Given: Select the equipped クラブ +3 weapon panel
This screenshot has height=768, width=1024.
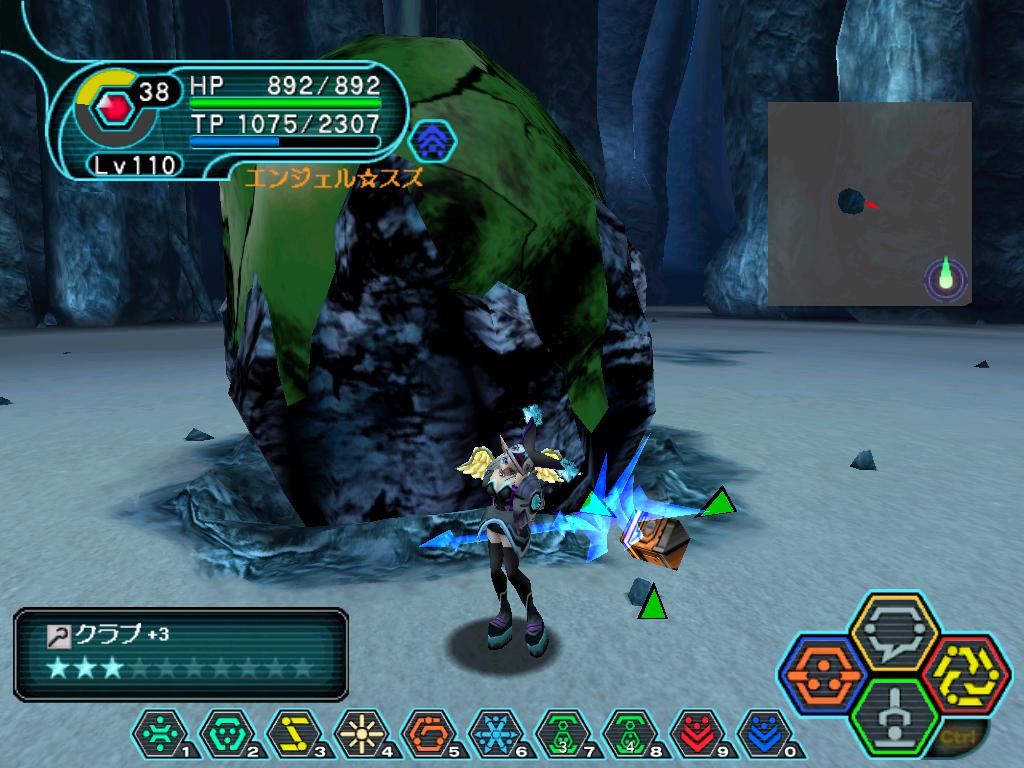Looking at the screenshot, I should pyautogui.click(x=181, y=653).
